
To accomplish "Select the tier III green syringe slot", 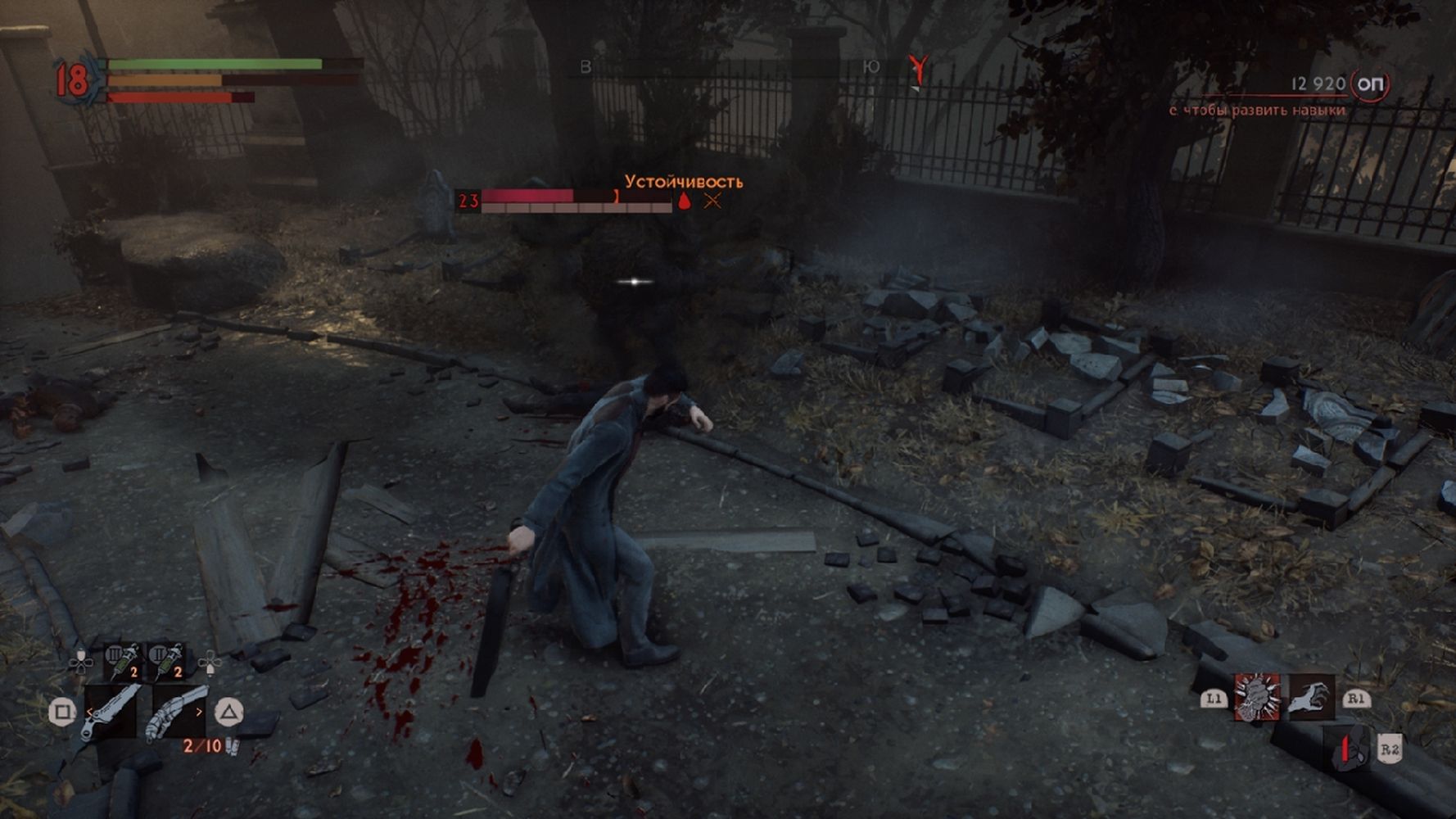I will pyautogui.click(x=124, y=661).
